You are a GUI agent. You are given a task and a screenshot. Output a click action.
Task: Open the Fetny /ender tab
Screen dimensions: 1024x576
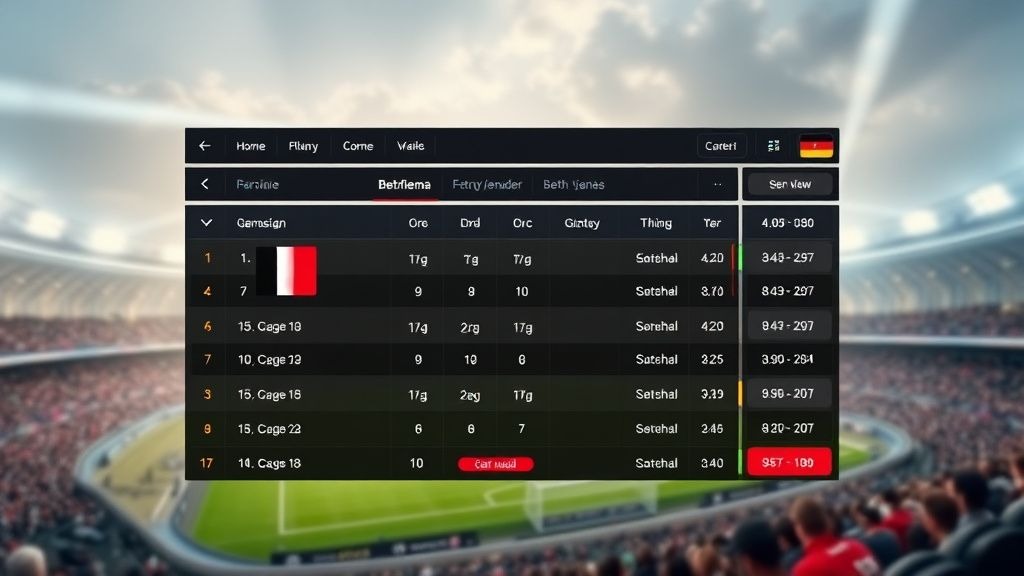(487, 184)
